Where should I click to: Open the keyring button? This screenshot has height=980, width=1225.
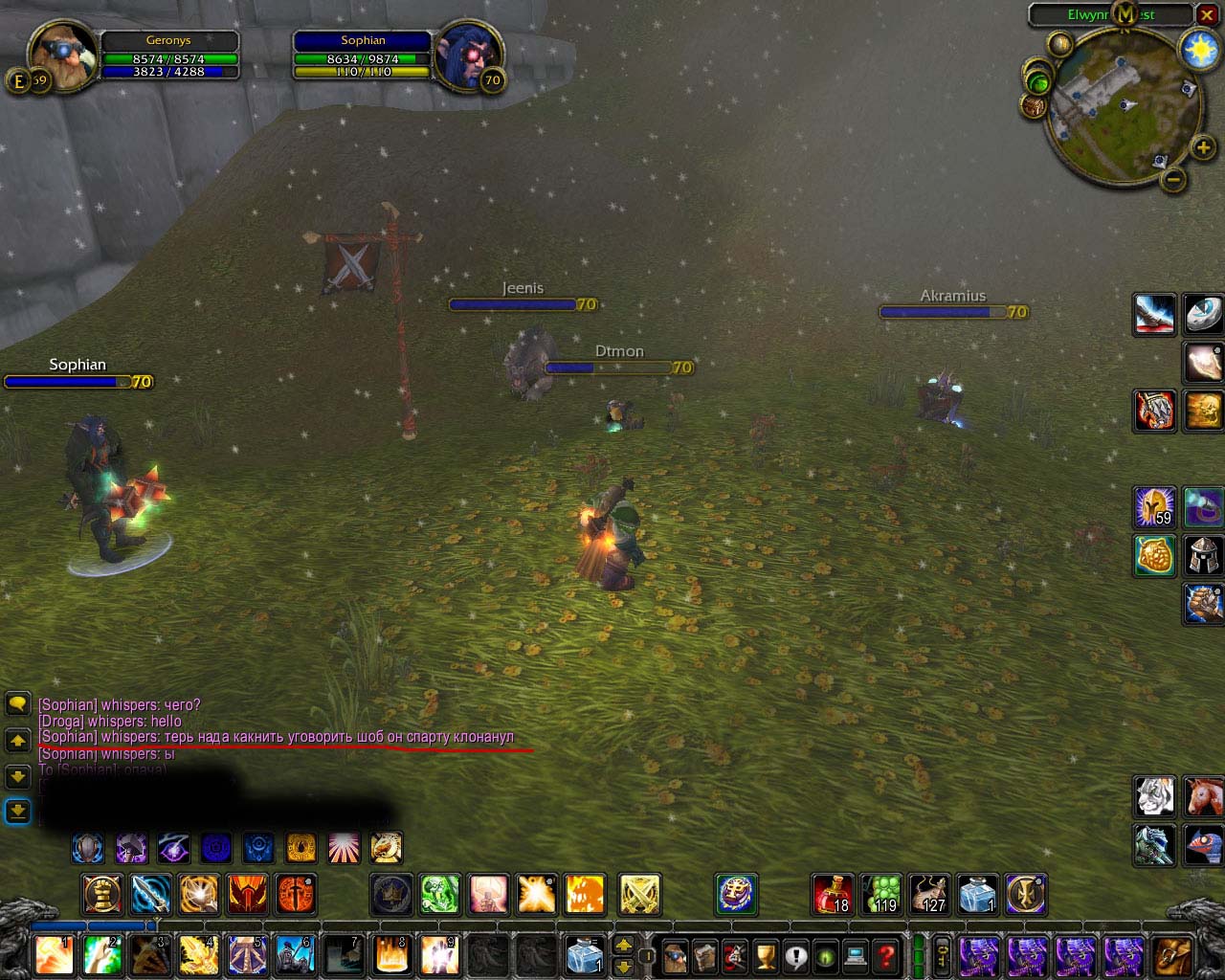[x=942, y=955]
